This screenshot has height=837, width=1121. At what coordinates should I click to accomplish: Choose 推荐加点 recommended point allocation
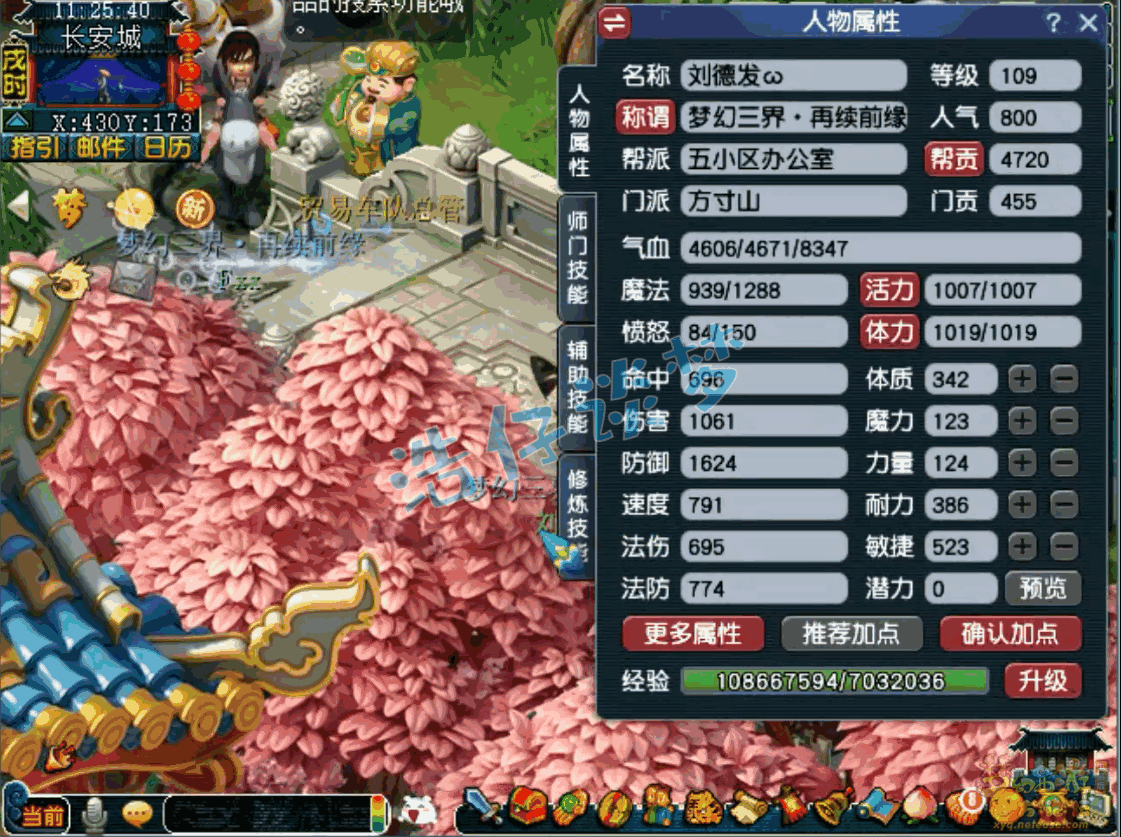click(x=850, y=633)
